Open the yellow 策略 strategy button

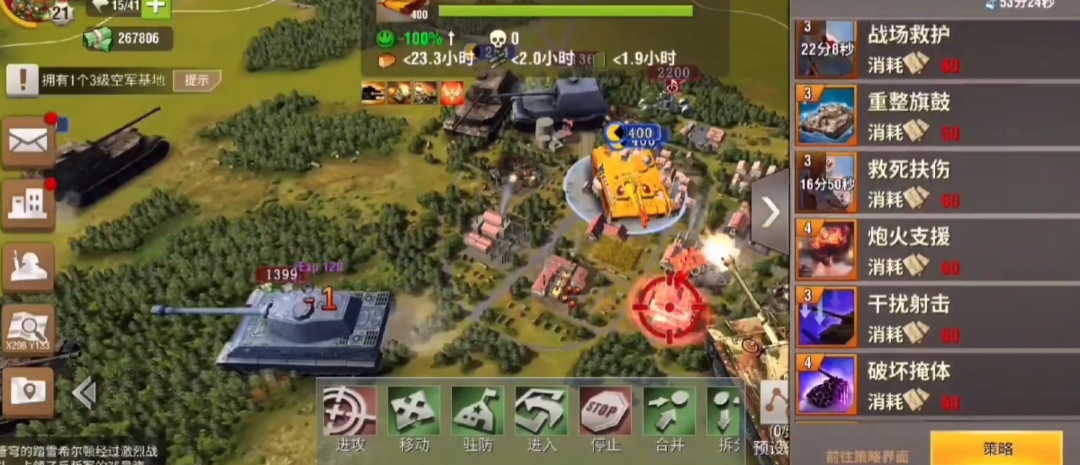coord(996,449)
